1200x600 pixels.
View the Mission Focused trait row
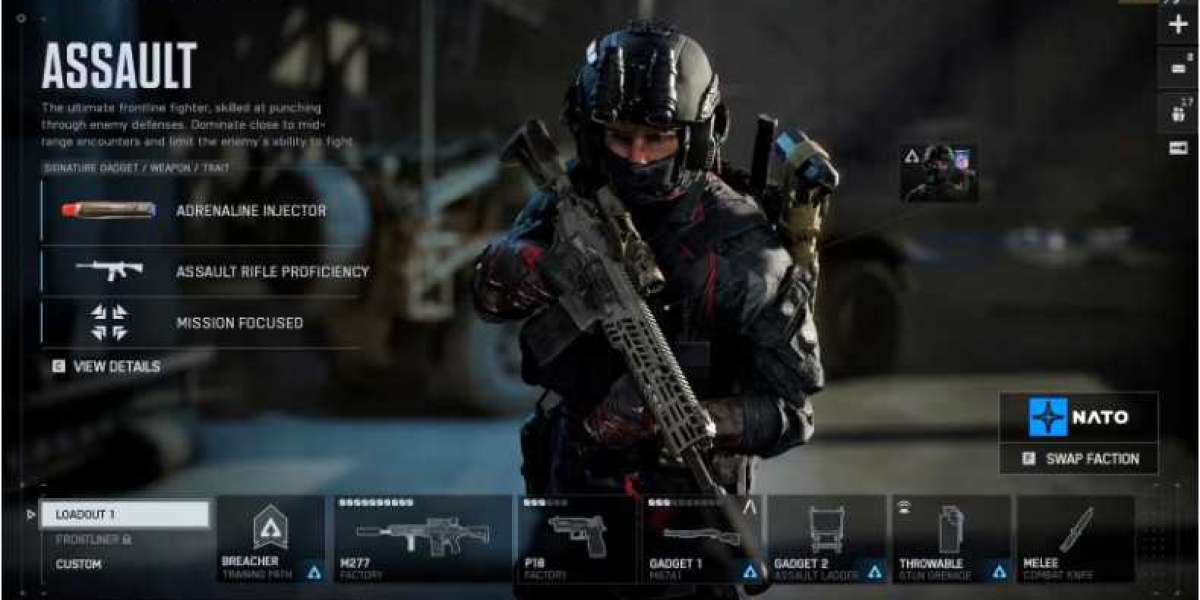(200, 323)
